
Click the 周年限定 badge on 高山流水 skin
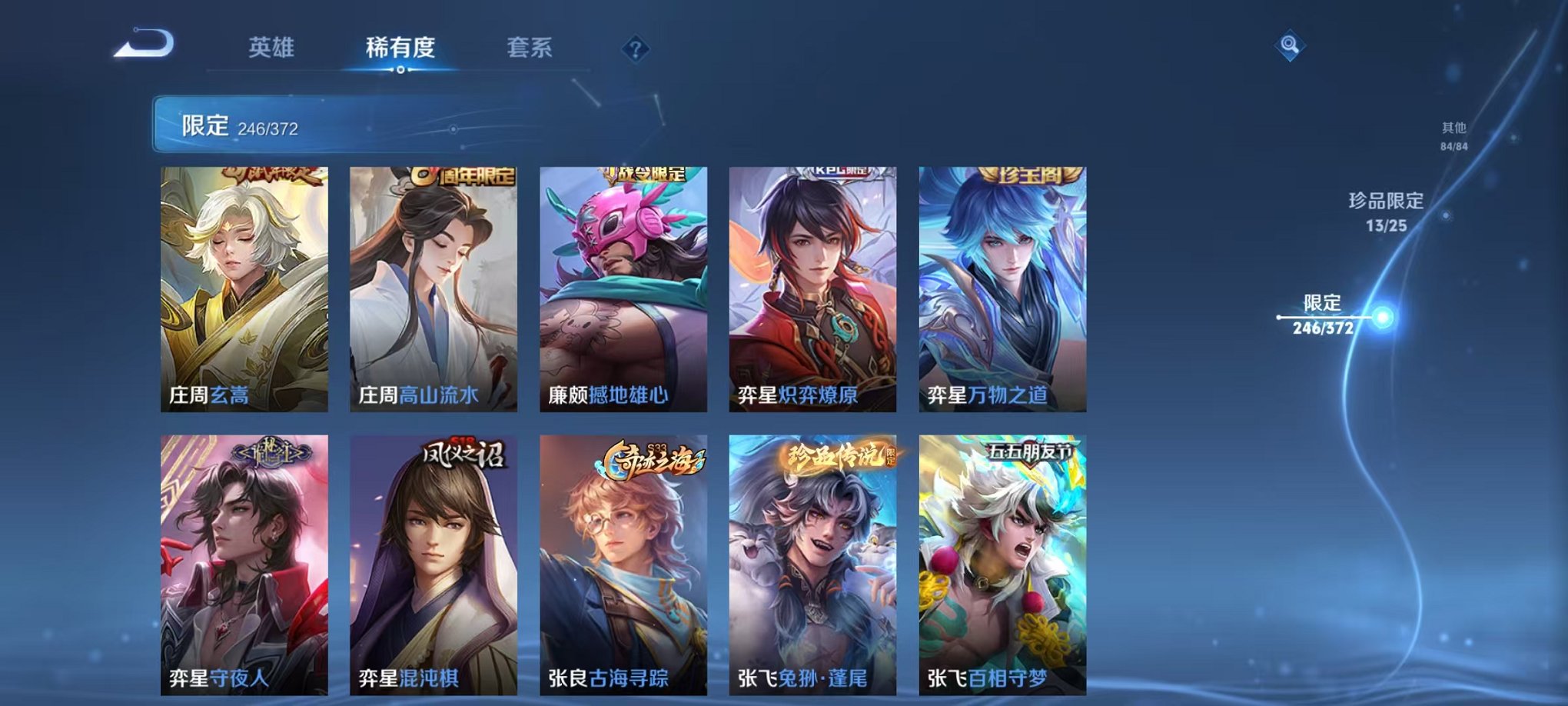point(463,177)
